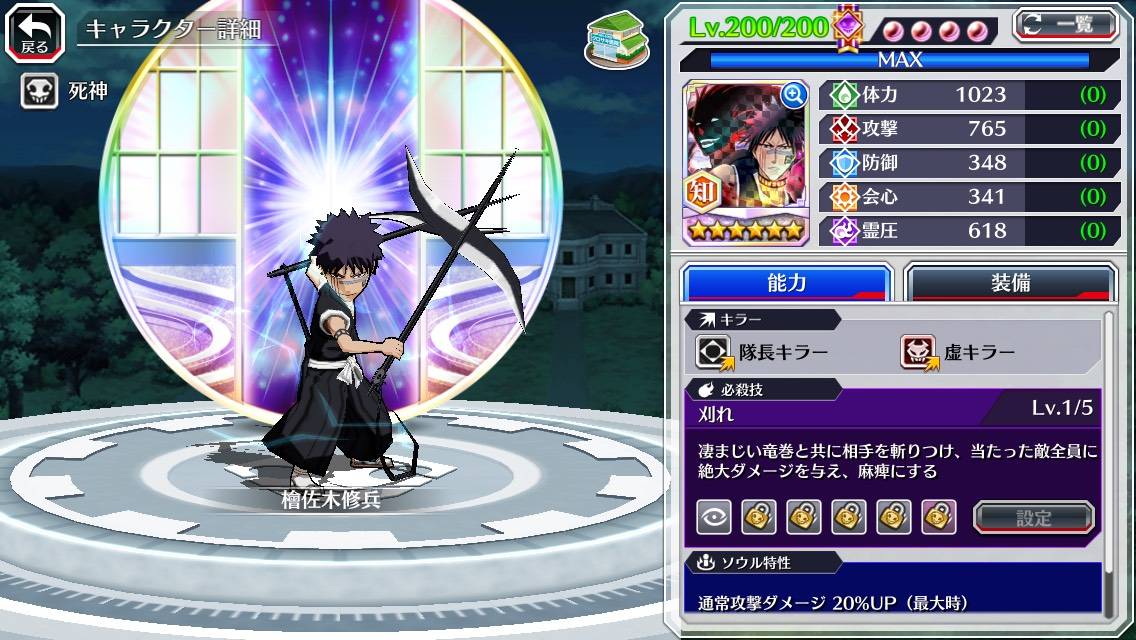
Task: Toggle the eye view icon
Action: [x=714, y=517]
